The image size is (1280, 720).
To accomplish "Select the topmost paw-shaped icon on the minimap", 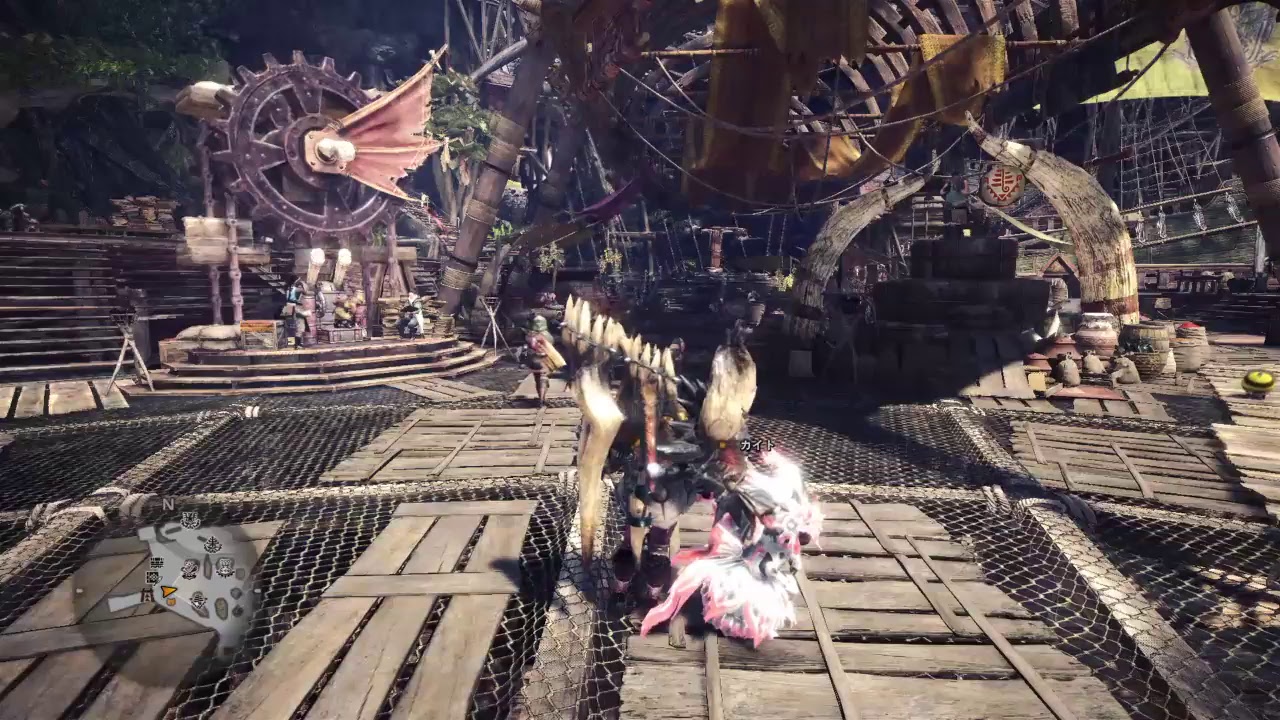I will coord(191,519).
